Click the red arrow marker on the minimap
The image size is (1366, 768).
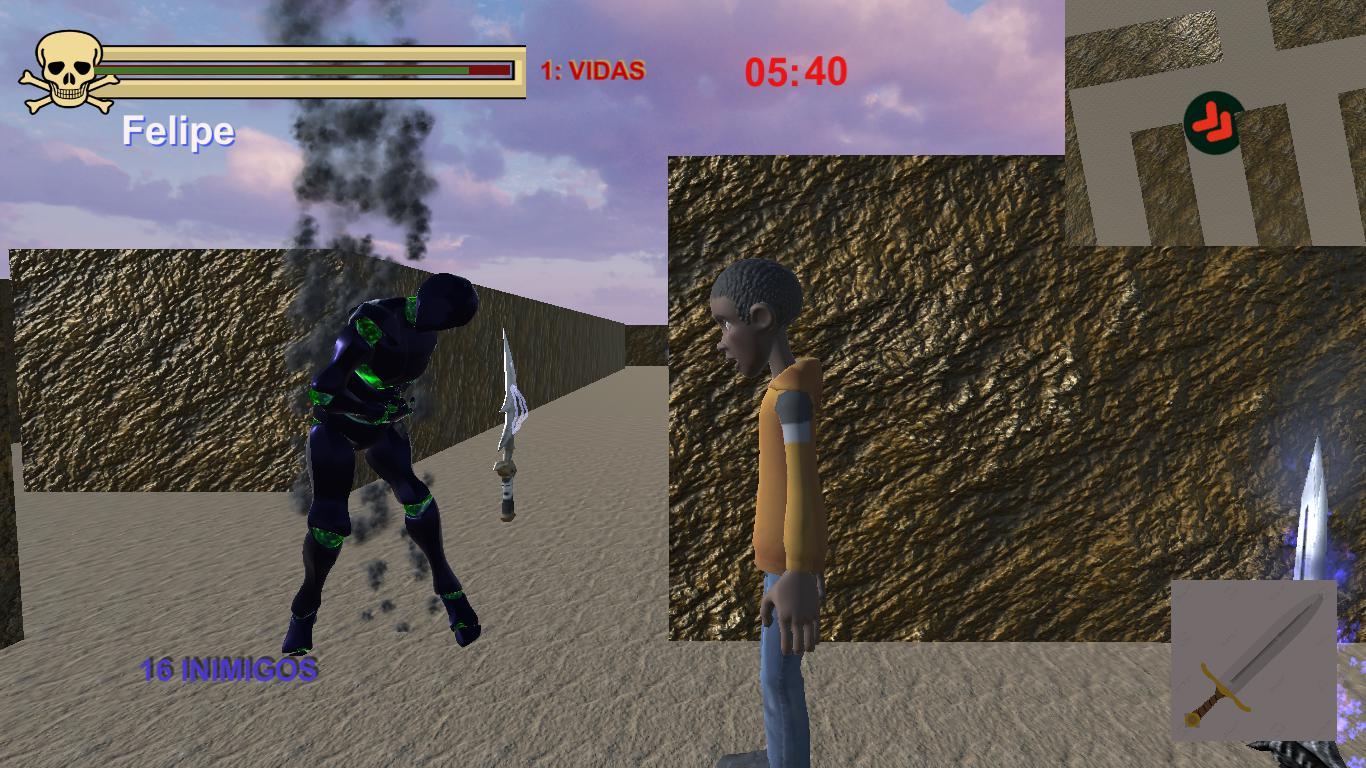[1211, 123]
